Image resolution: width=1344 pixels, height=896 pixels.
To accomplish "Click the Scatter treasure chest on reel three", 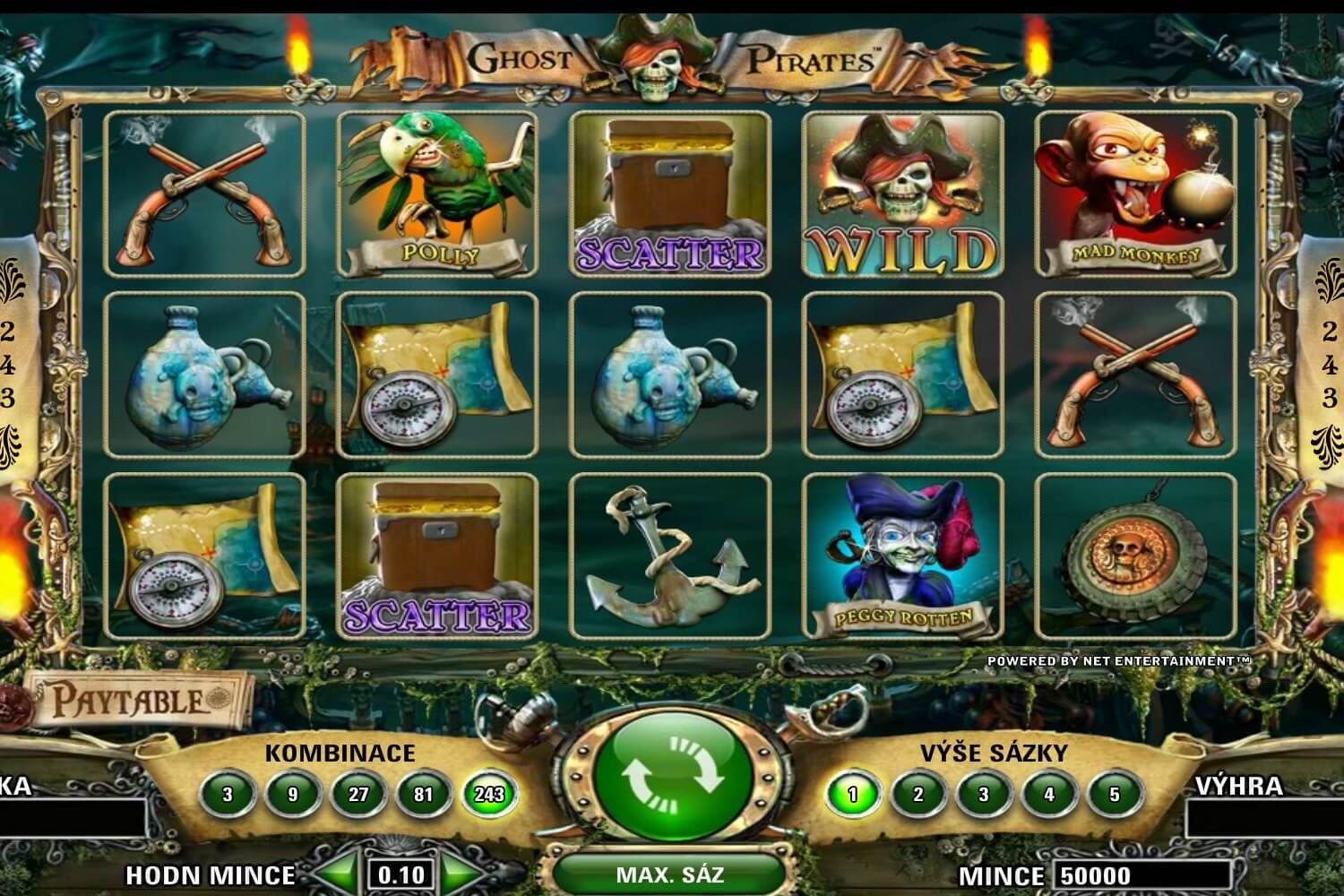I will pyautogui.click(x=667, y=193).
